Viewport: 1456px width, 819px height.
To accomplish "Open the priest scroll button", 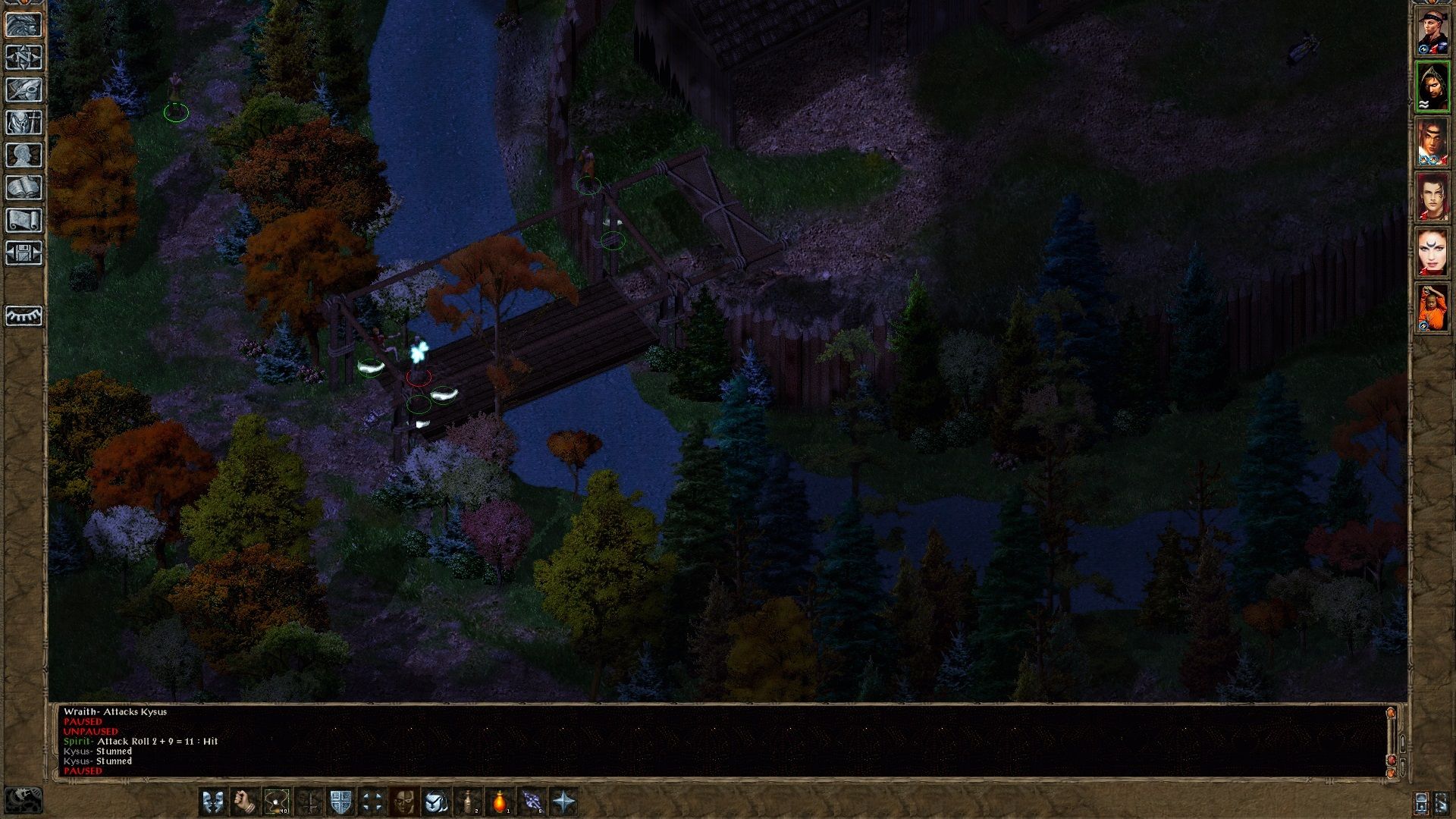I will point(24,221).
